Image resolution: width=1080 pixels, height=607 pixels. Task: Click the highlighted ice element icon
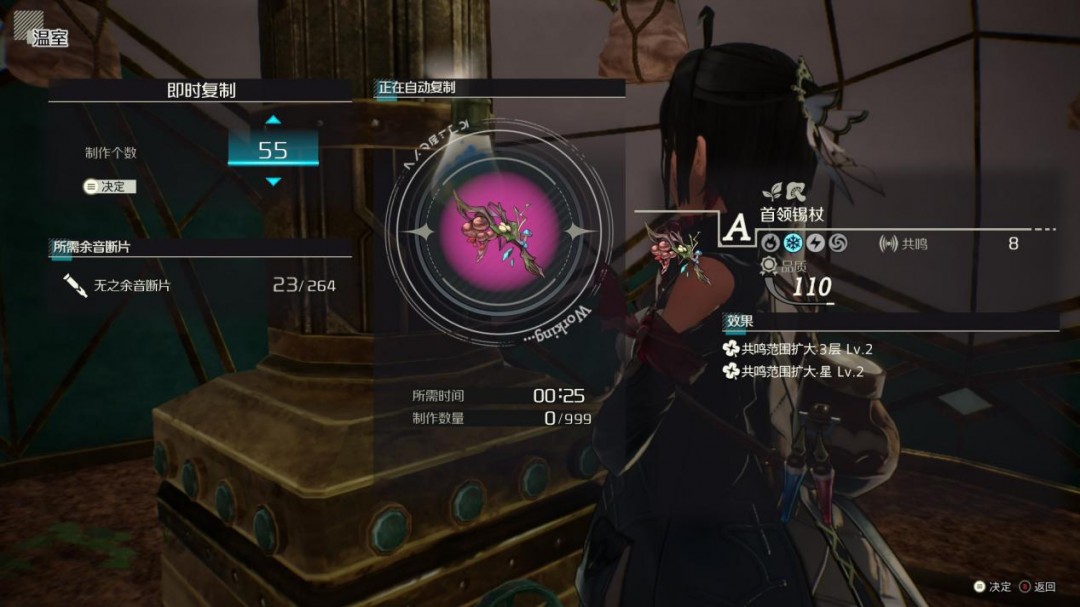pos(793,243)
